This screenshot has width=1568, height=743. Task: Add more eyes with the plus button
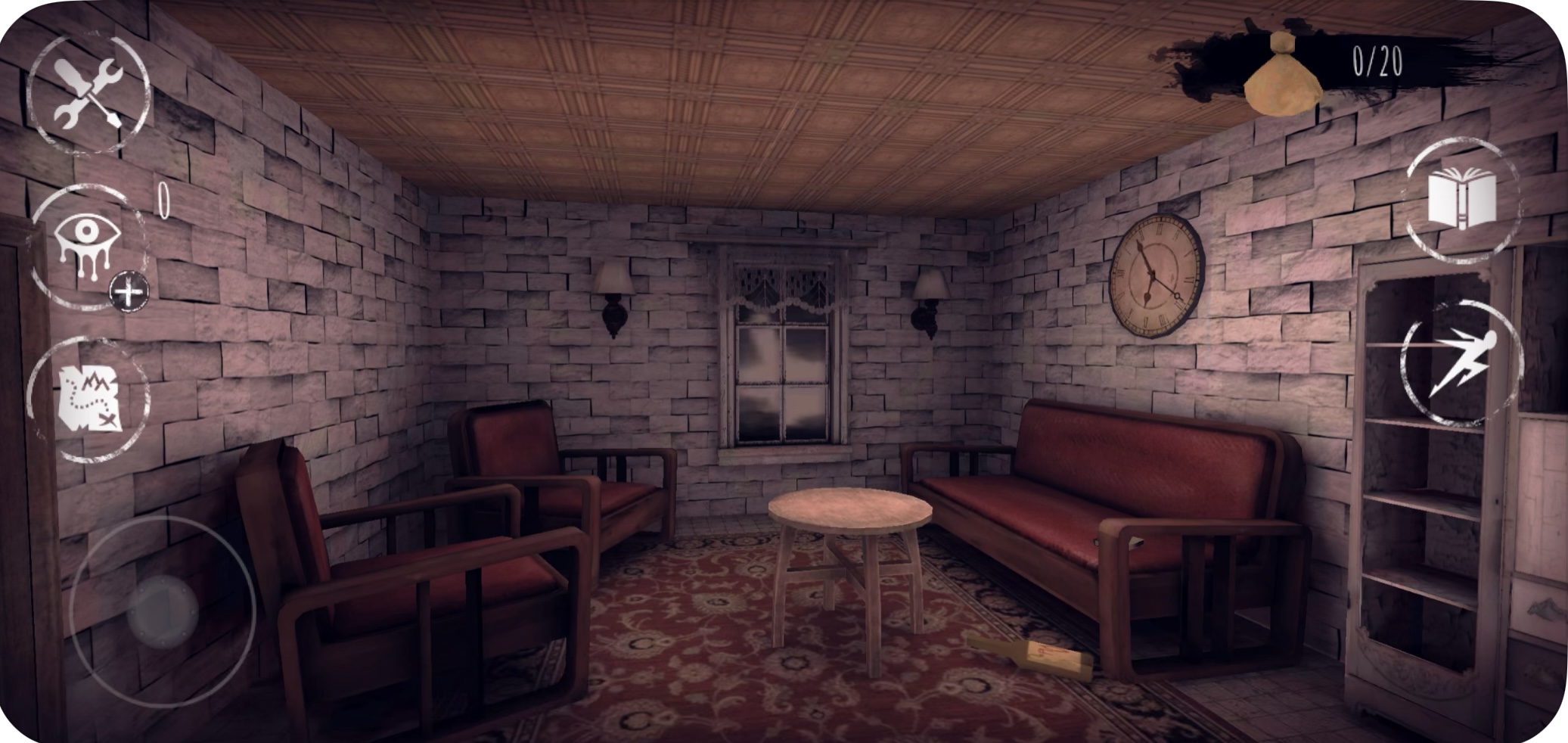pos(129,292)
